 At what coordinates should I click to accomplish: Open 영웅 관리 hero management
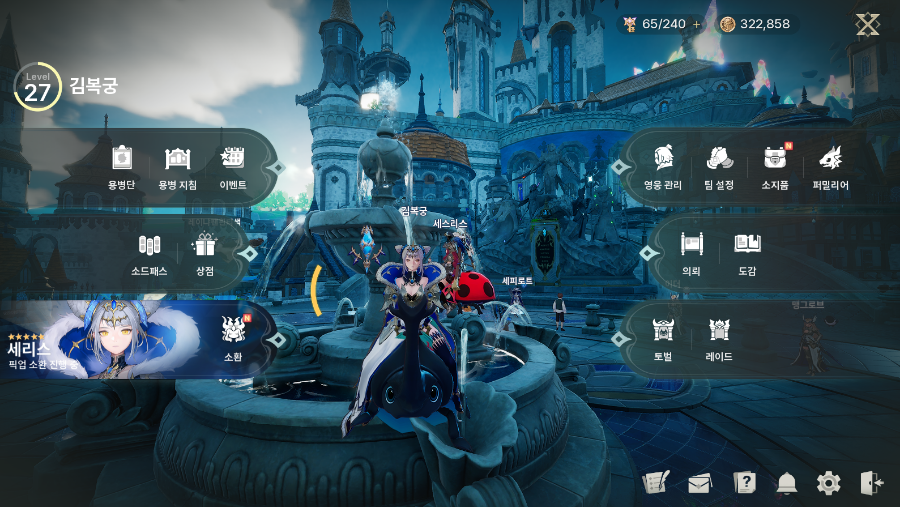click(x=663, y=165)
